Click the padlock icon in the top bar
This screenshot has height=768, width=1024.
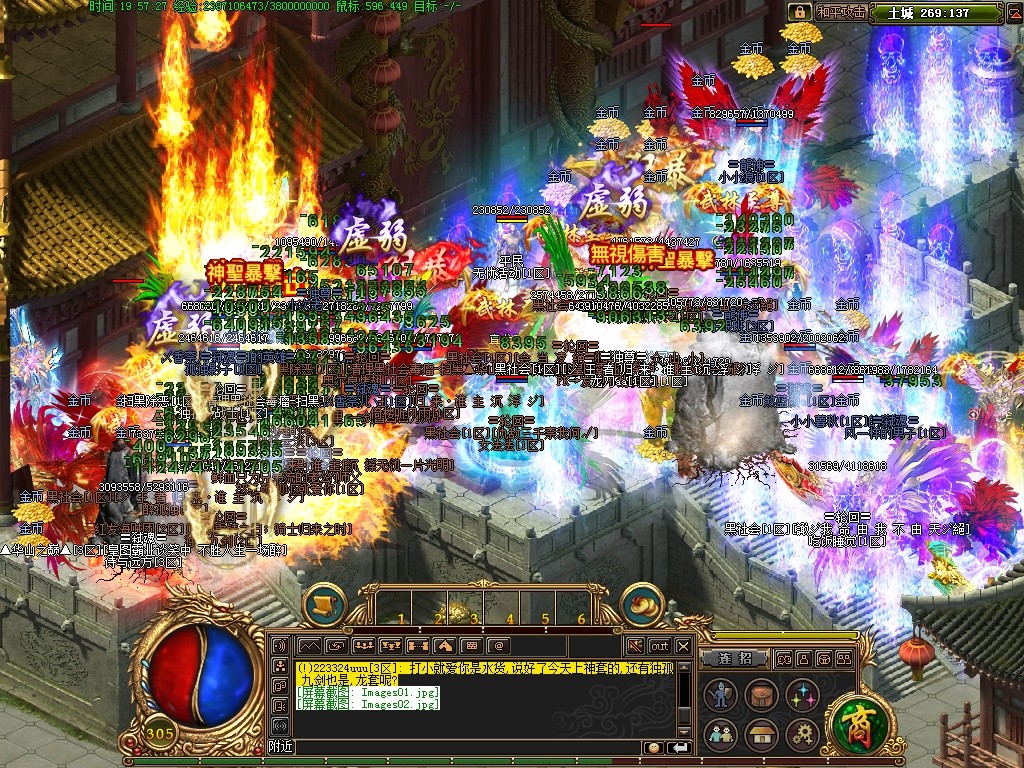pyautogui.click(x=799, y=12)
